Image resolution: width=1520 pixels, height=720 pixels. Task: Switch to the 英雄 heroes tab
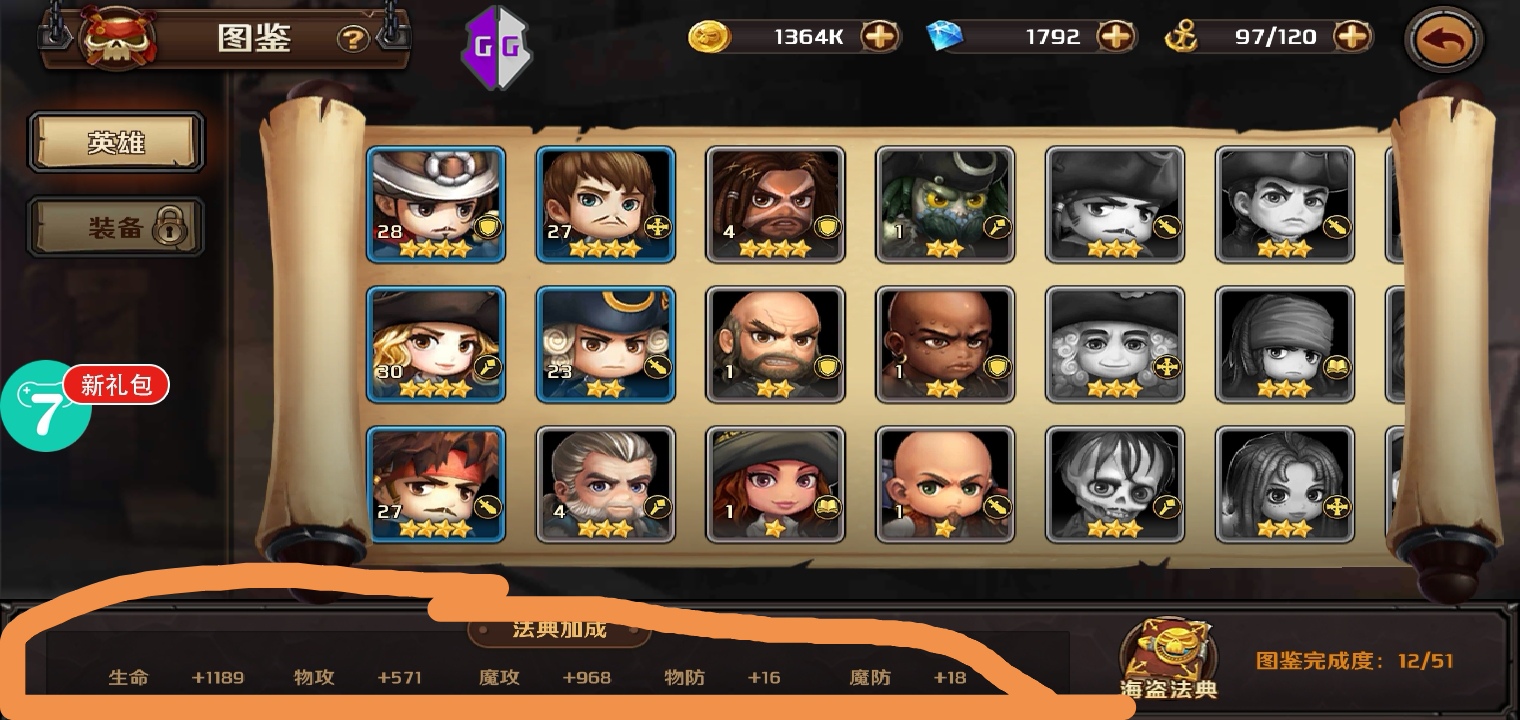point(116,143)
